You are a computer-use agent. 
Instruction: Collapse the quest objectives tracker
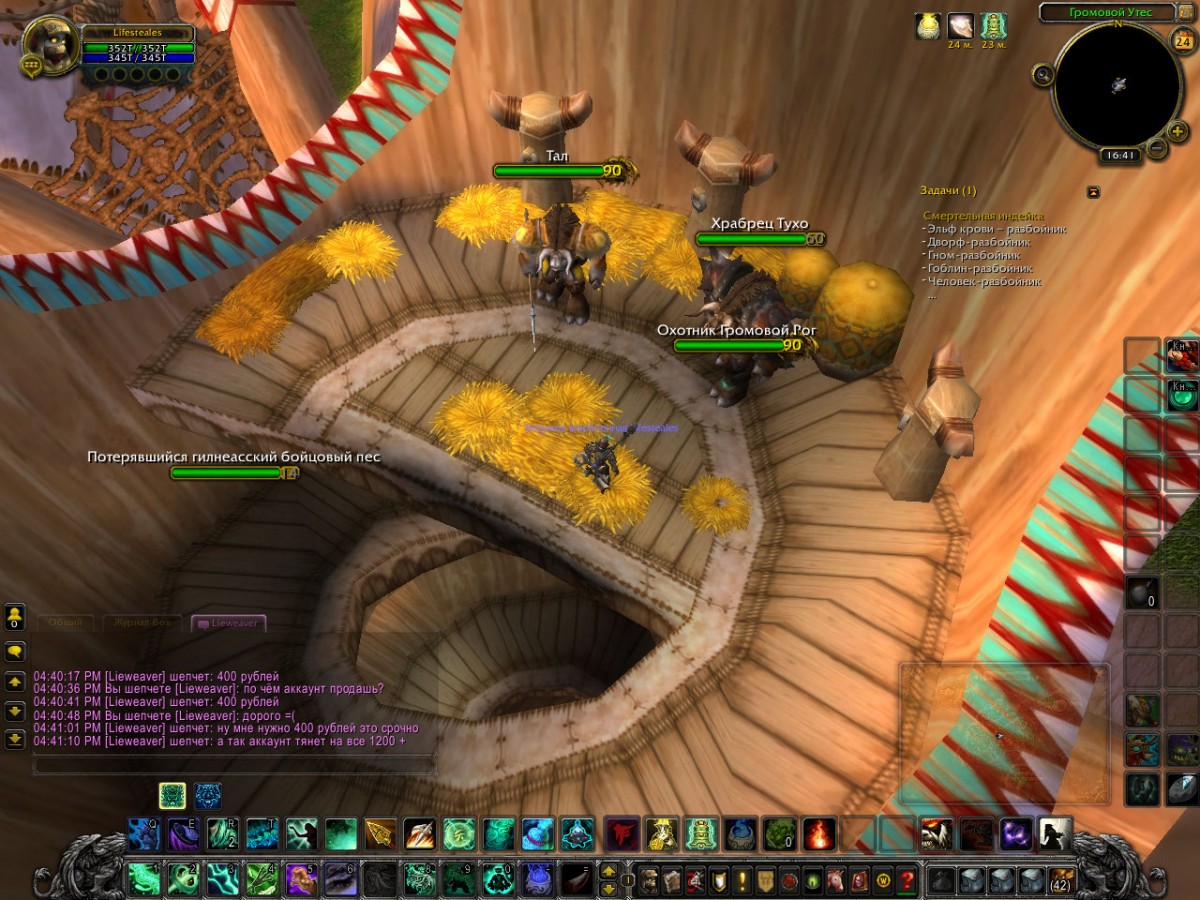click(1093, 191)
